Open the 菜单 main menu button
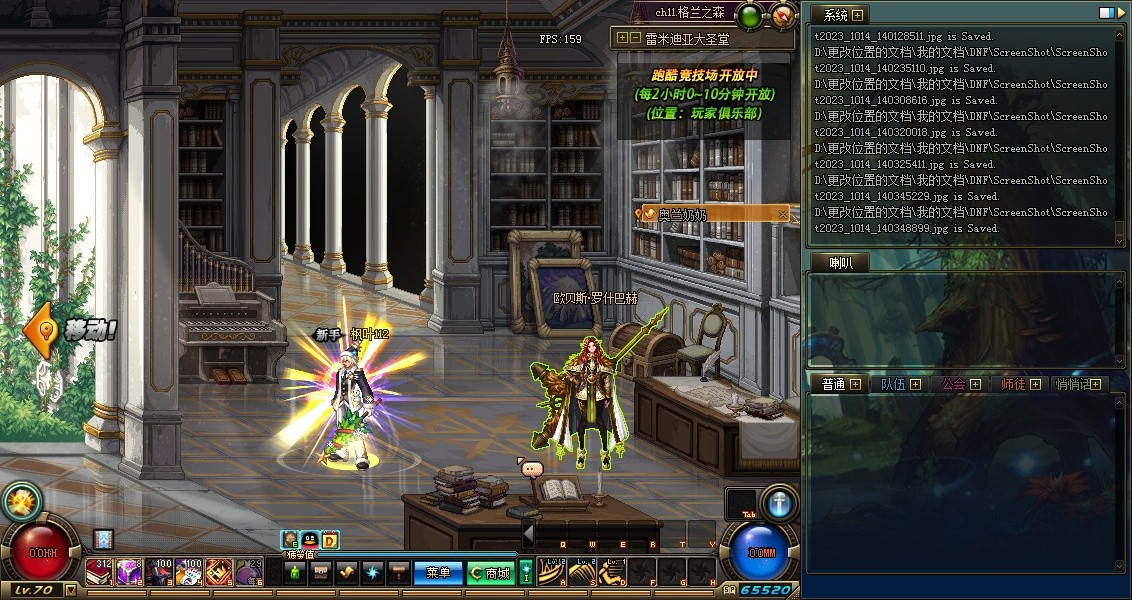 click(x=438, y=573)
